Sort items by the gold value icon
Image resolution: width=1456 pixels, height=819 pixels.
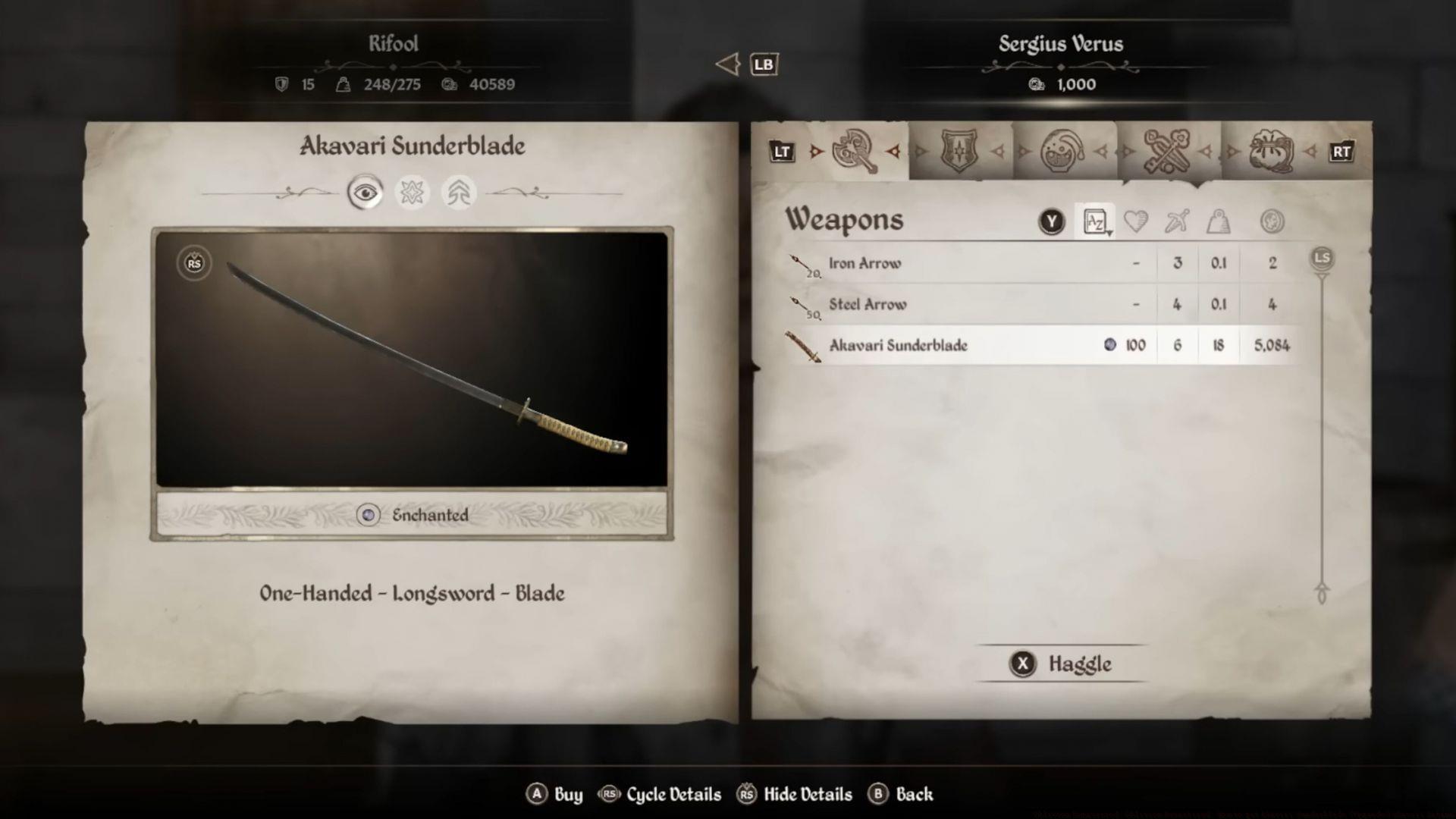tap(1272, 221)
